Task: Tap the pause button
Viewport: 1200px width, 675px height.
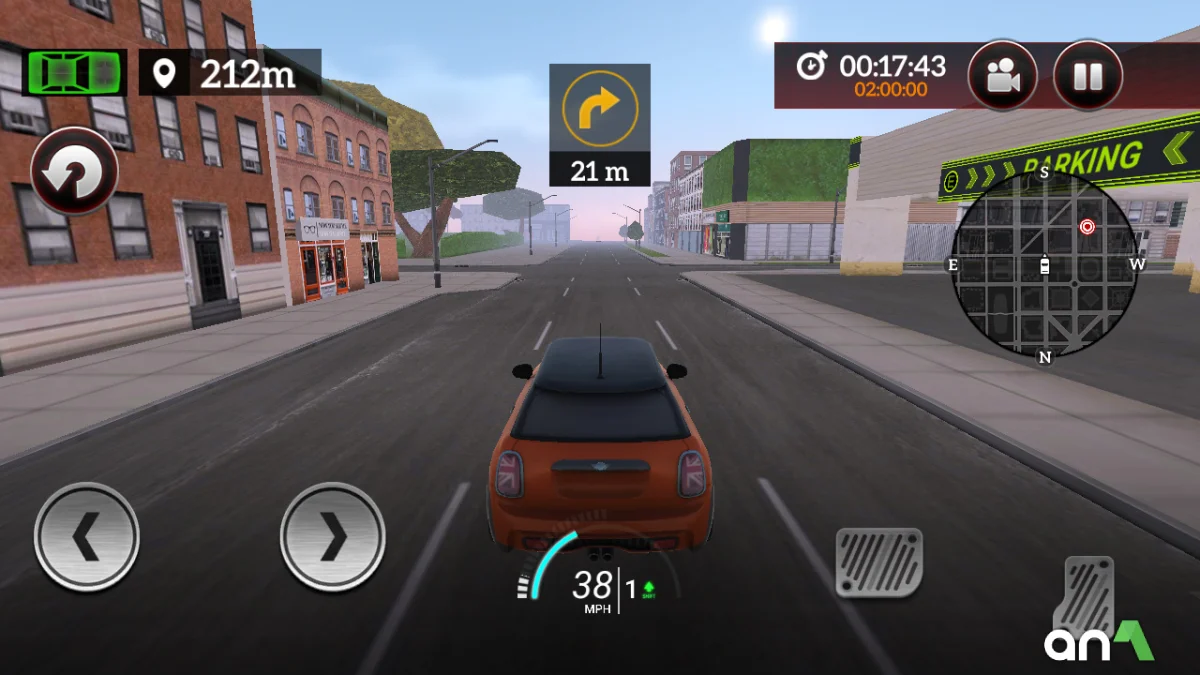Action: click(1088, 76)
